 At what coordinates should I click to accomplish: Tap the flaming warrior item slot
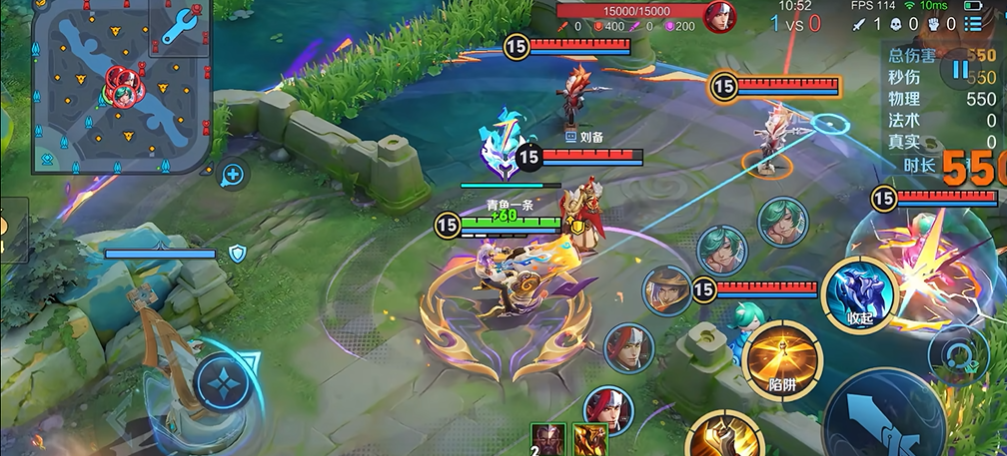pyautogui.click(x=589, y=440)
